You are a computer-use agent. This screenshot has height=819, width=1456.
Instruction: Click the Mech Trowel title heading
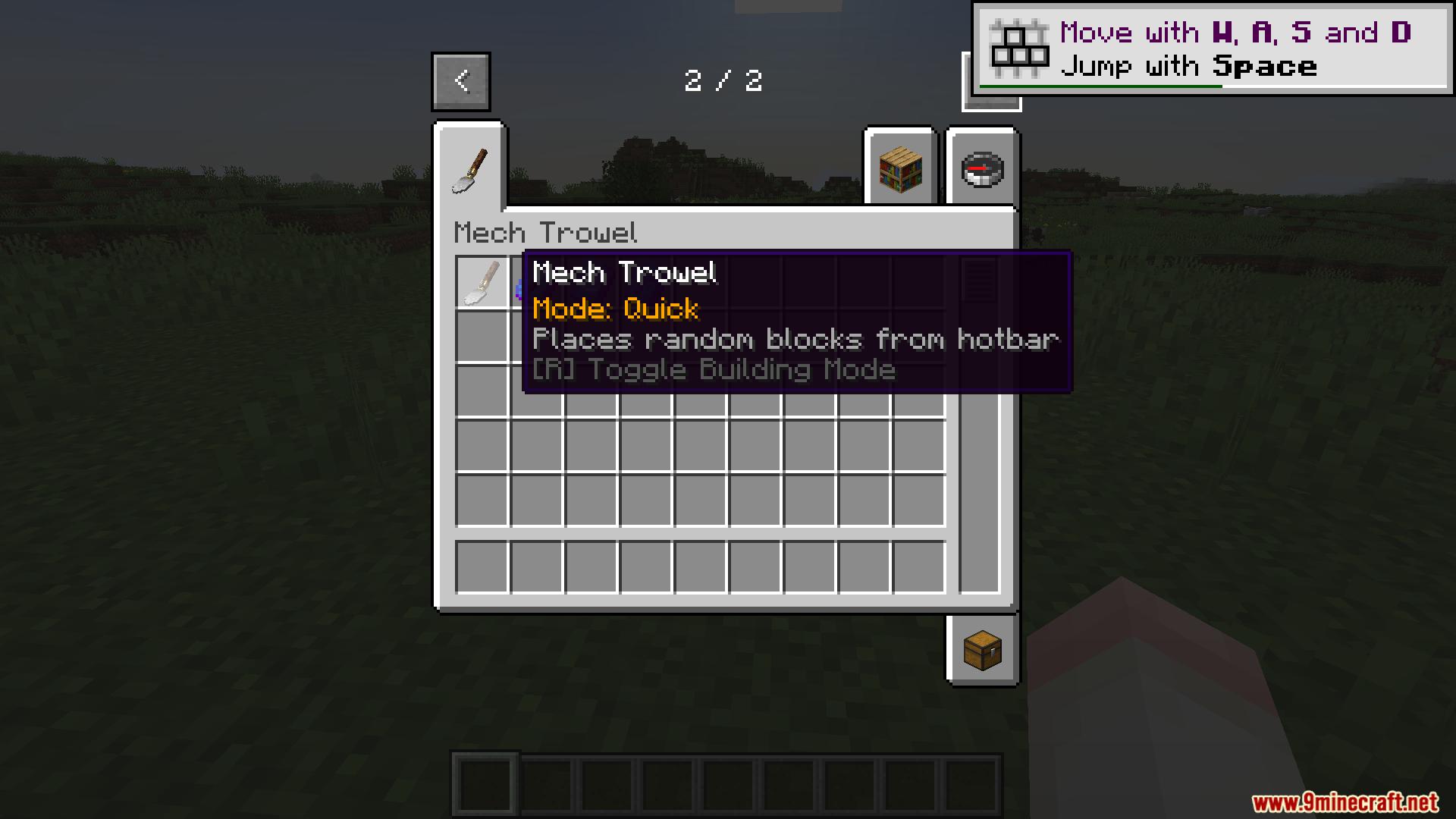pyautogui.click(x=546, y=233)
